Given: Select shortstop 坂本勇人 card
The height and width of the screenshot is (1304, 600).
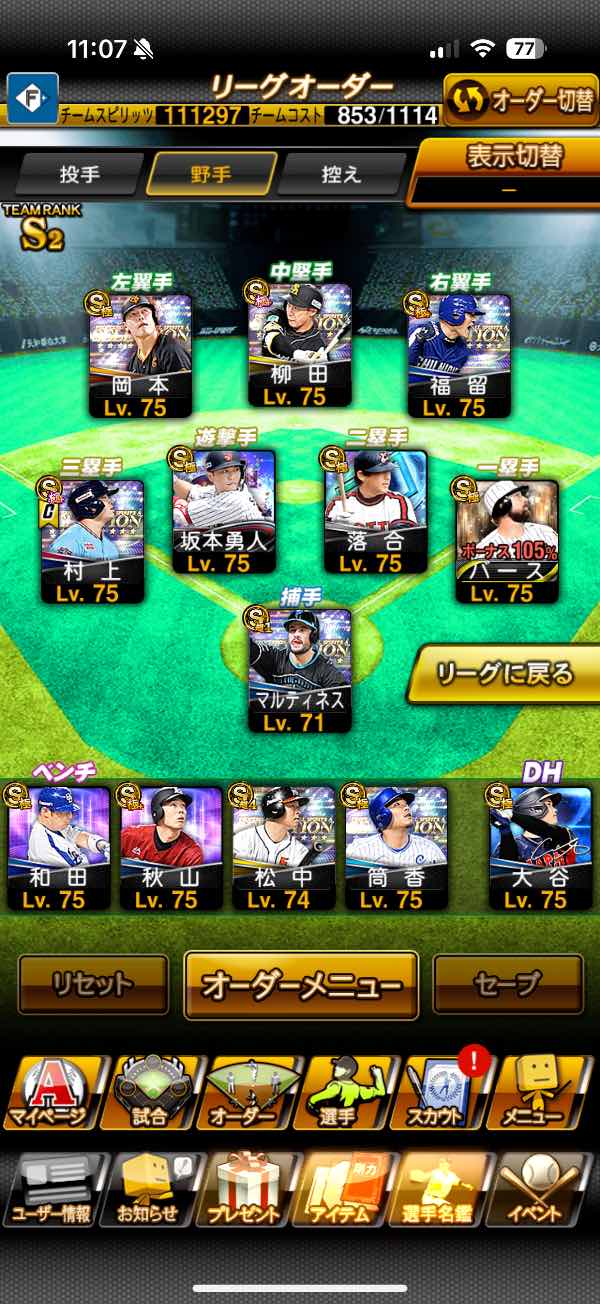Looking at the screenshot, I should [223, 511].
